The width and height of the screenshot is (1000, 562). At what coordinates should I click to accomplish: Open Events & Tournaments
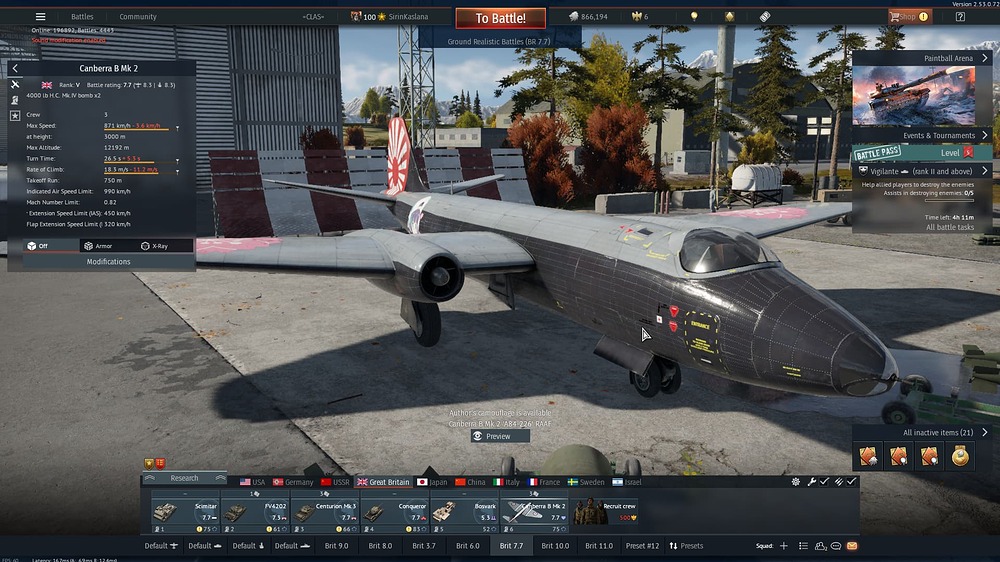(938, 135)
